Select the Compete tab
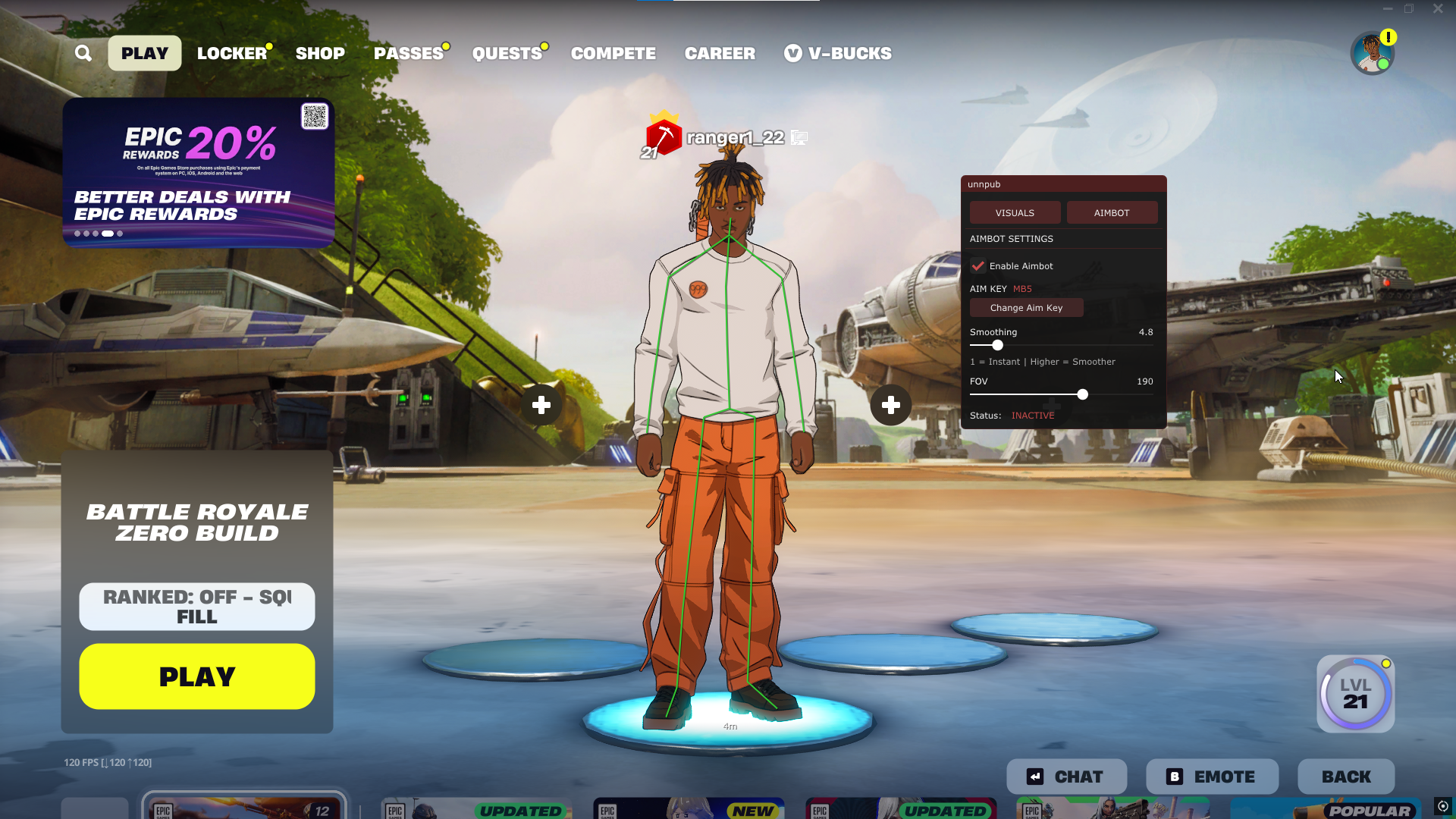This screenshot has width=1456, height=819. point(613,53)
